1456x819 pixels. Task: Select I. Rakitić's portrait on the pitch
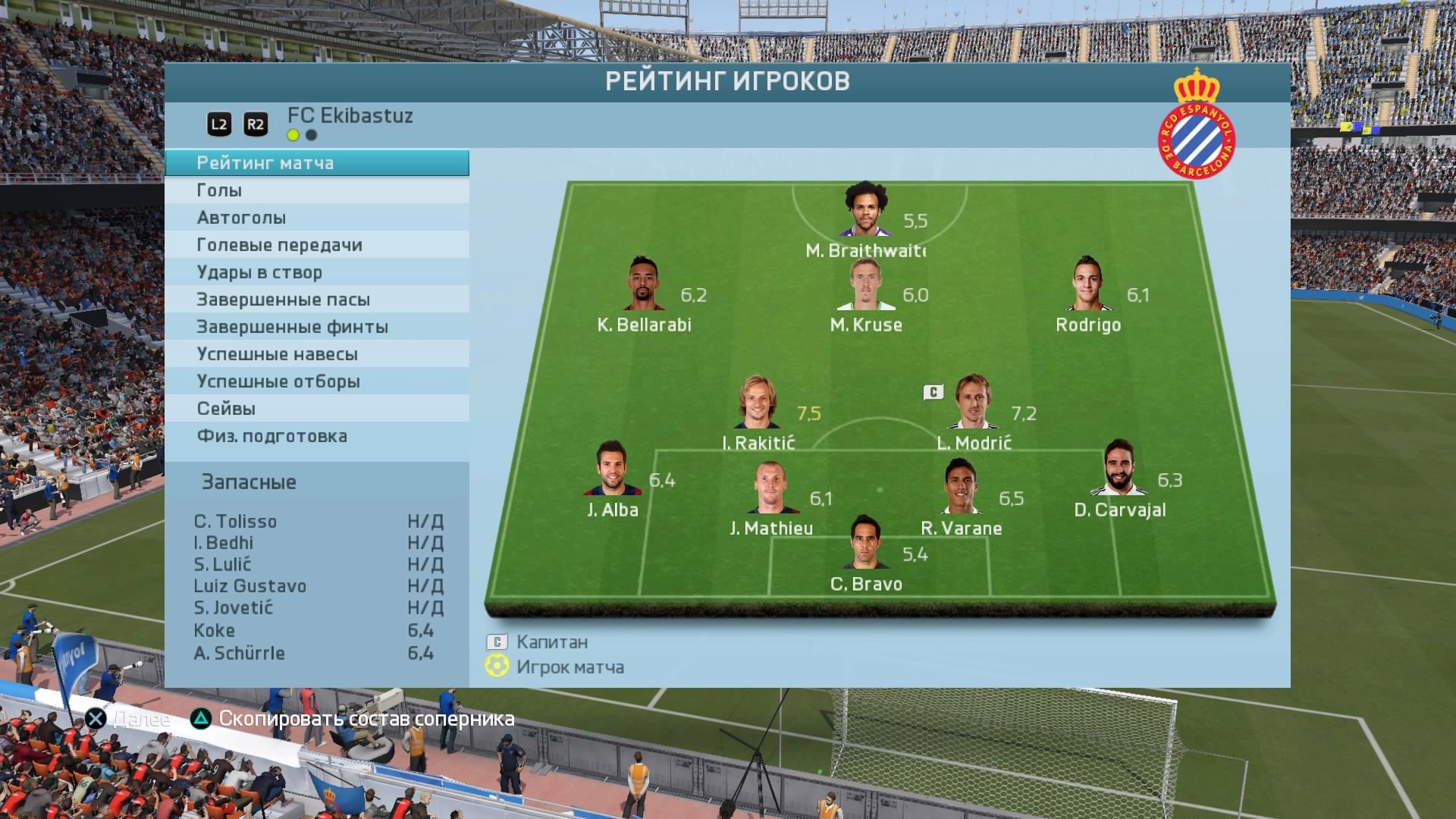(758, 402)
